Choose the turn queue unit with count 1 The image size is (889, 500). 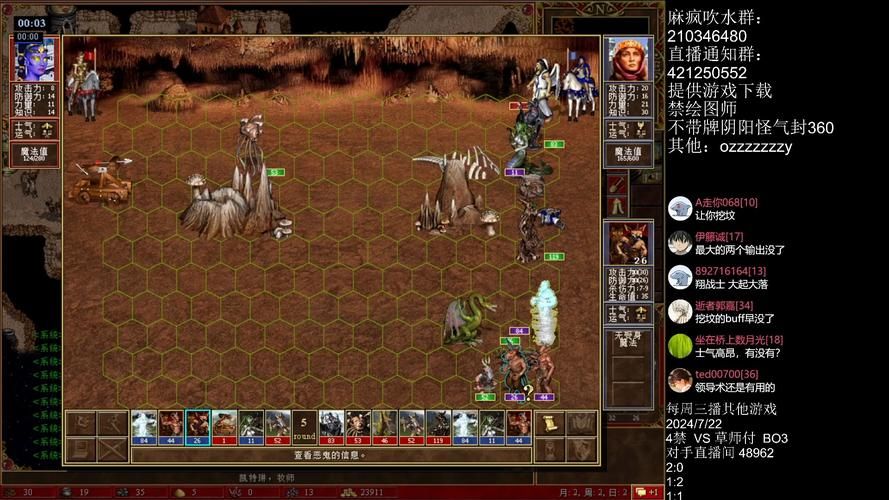[224, 427]
